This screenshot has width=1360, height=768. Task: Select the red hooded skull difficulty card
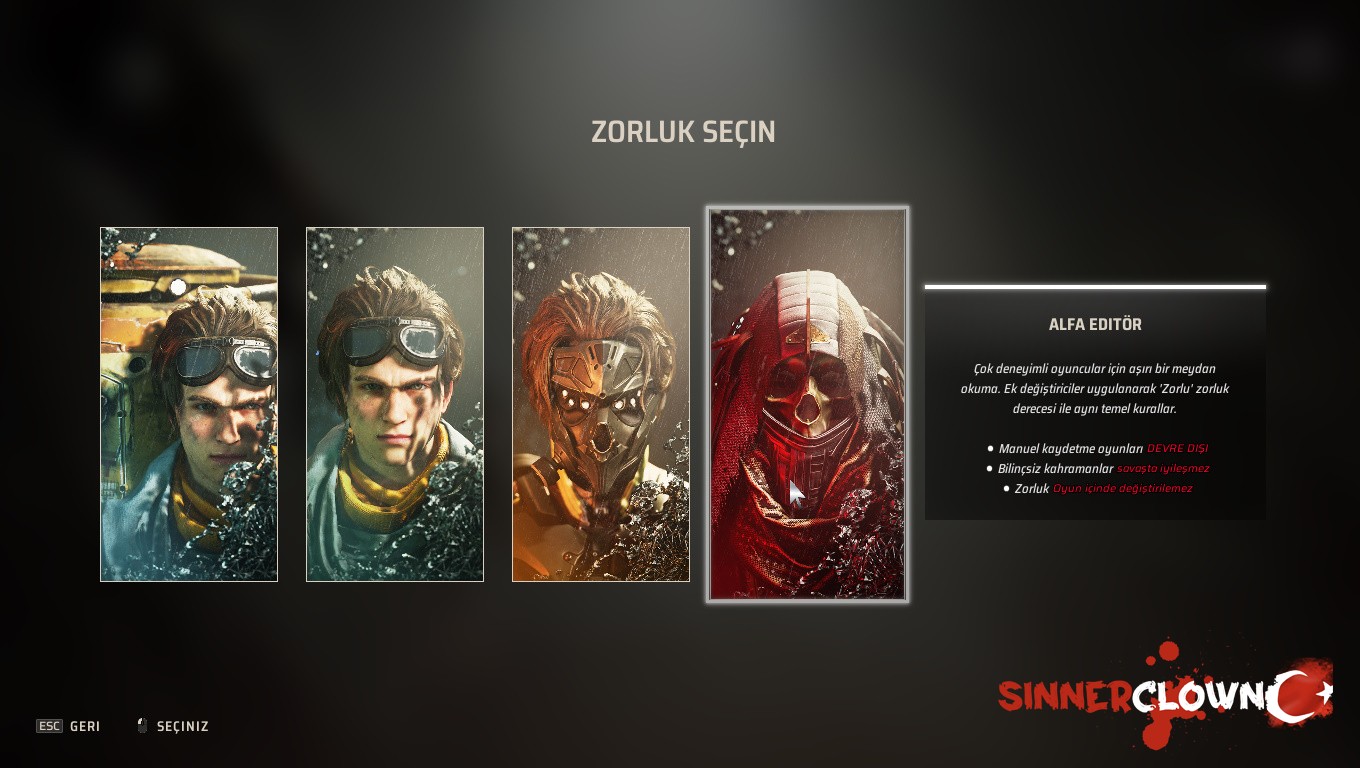click(807, 404)
